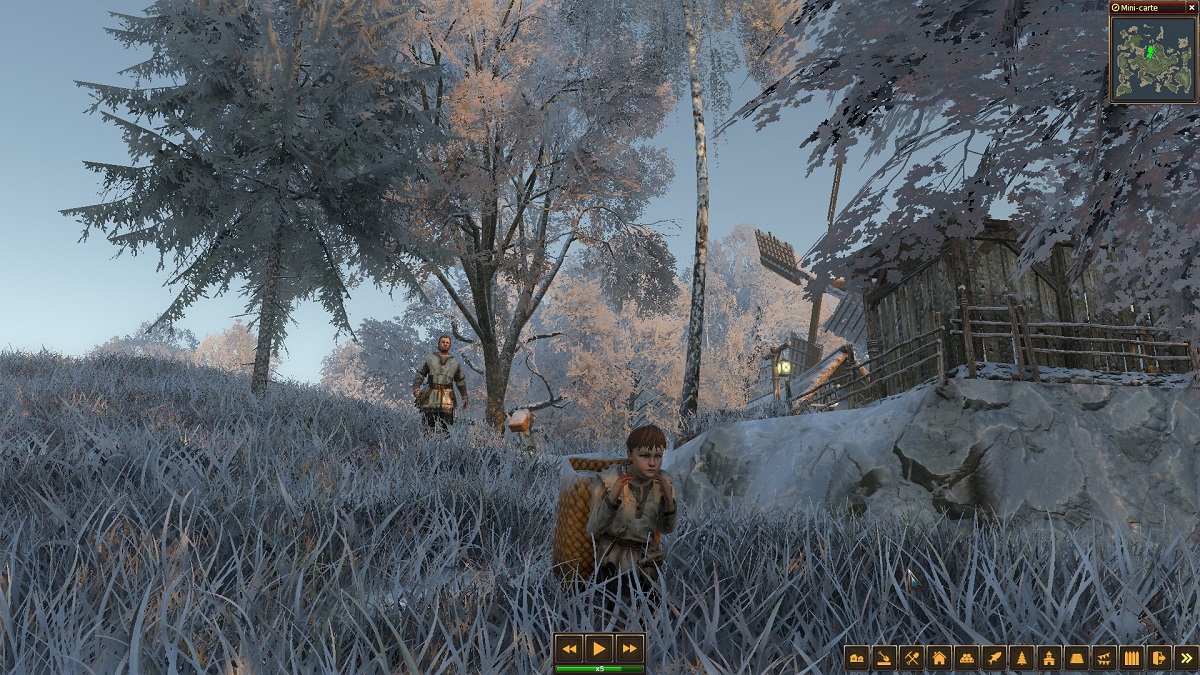Select the fish icon in the toolbar
The width and height of the screenshot is (1200, 675).
coord(994,657)
